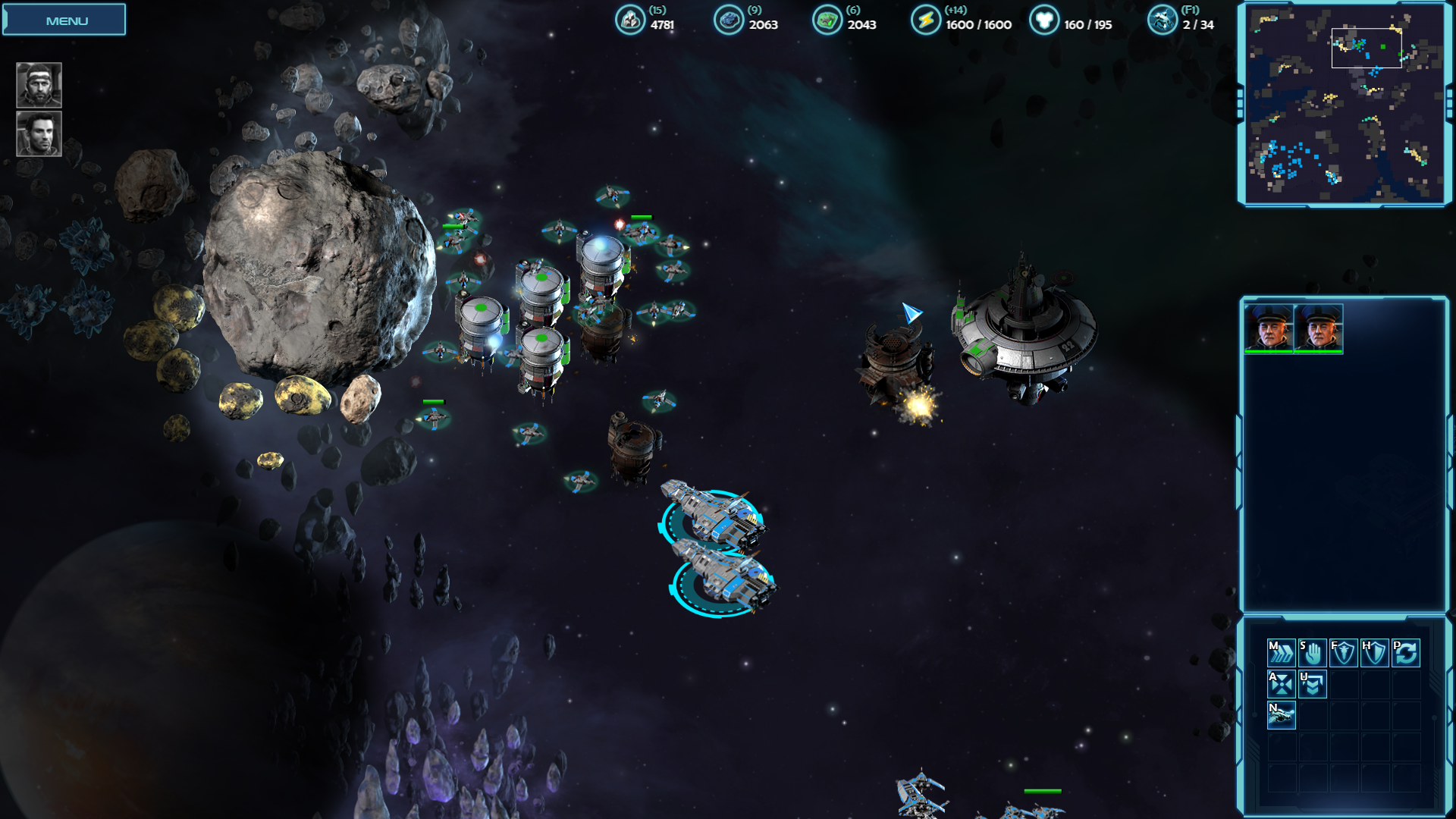
Task: Choose the Hold shield command marked H
Action: 1374,653
